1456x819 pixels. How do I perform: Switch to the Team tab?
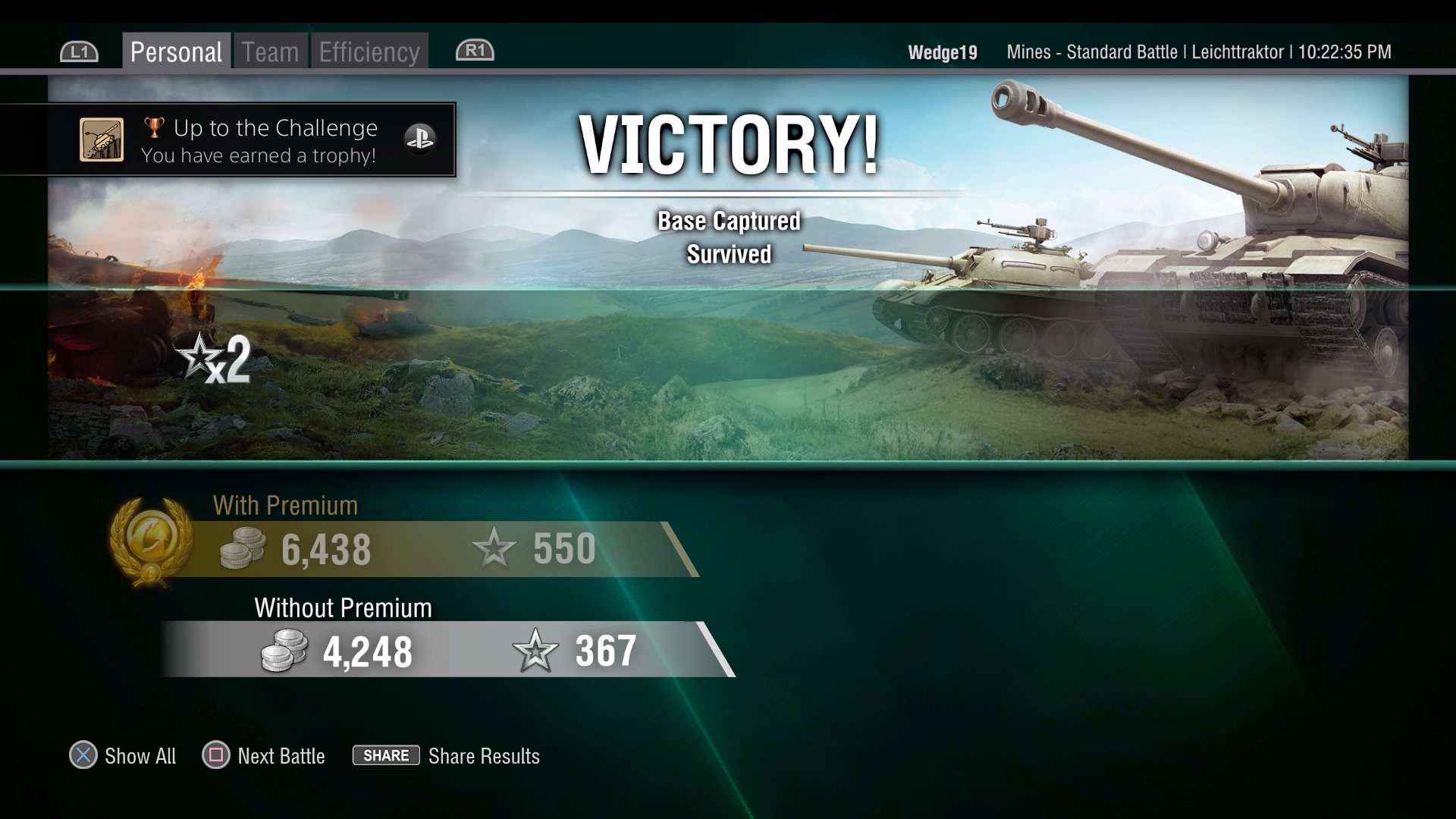269,51
